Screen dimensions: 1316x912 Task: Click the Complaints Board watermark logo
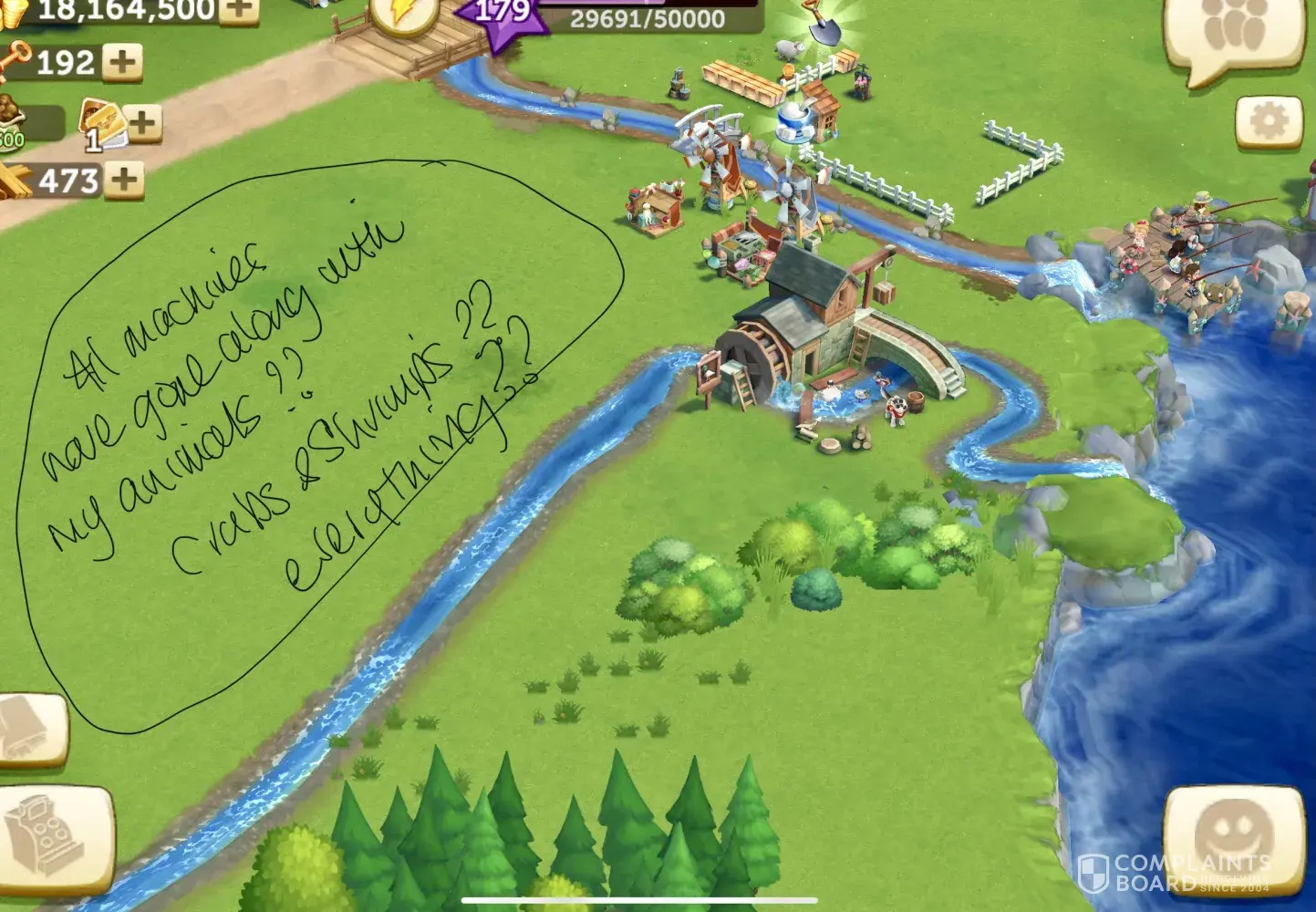click(x=1174, y=874)
